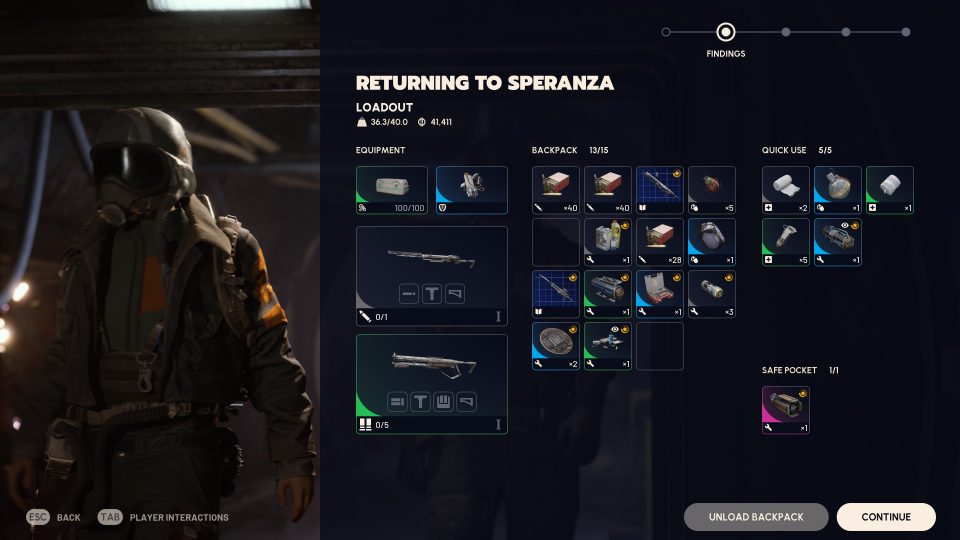Select the single white roll with green rarity
Viewport: 960px width, 540px height.
coord(889,190)
